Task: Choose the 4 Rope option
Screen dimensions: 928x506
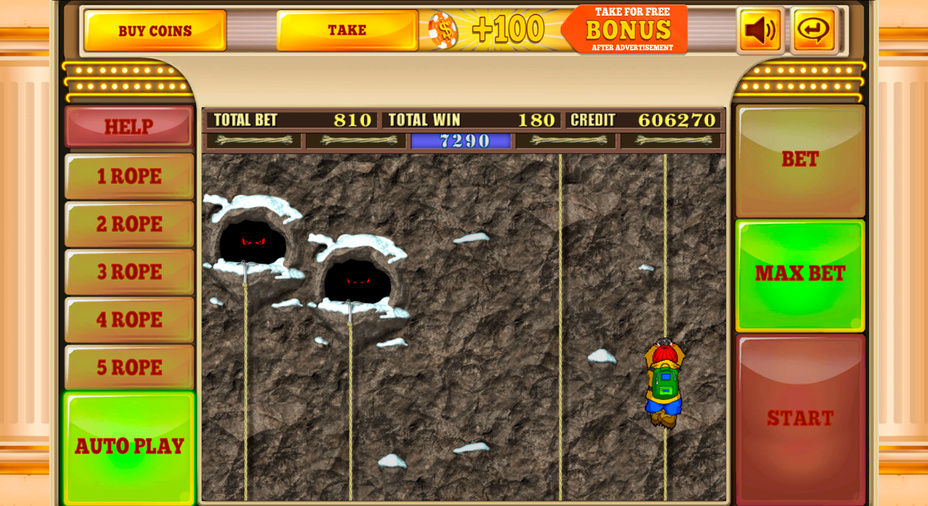Action: 129,320
